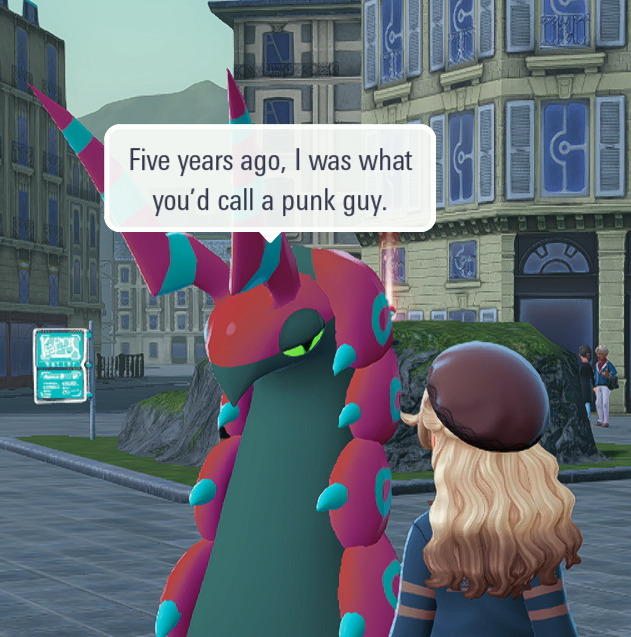Advance the "punk guy" speech bubble dialogue
The height and width of the screenshot is (637, 631).
coord(270,179)
